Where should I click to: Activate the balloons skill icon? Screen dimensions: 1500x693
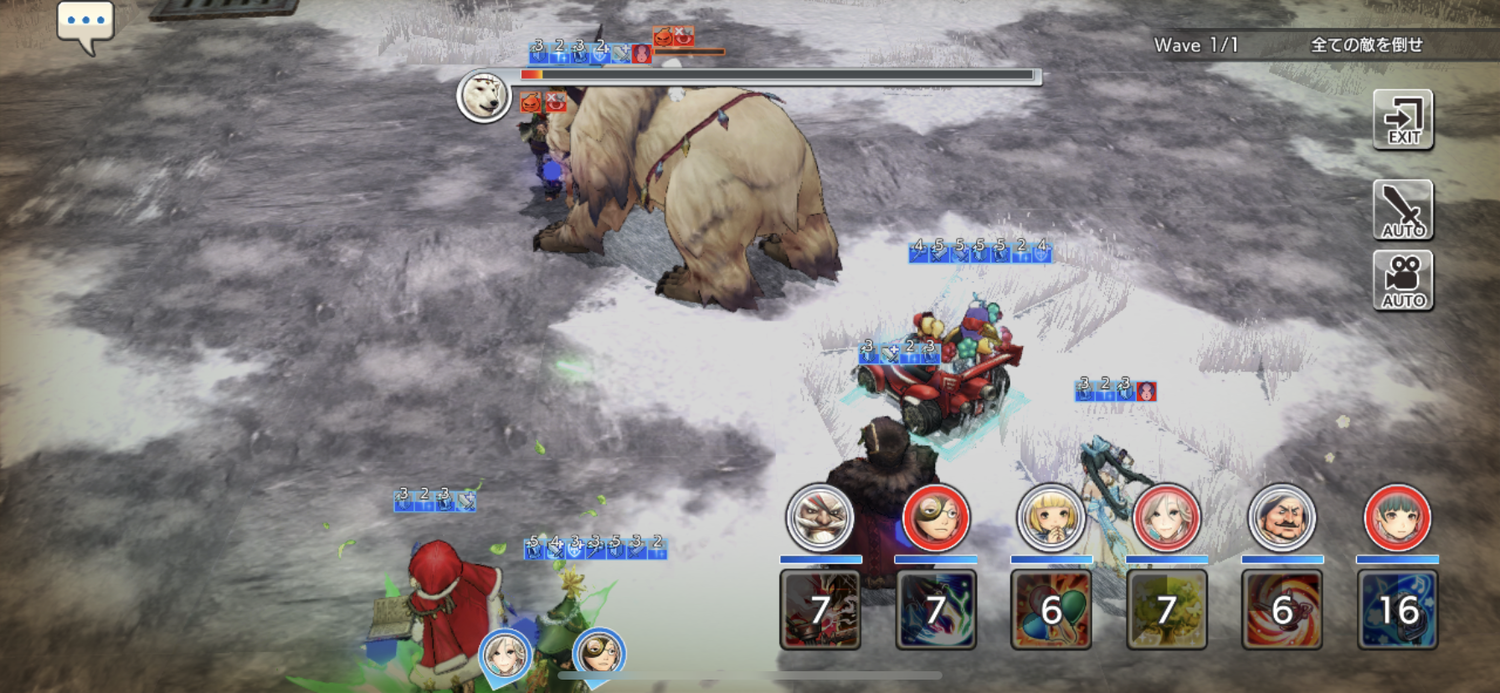1051,609
